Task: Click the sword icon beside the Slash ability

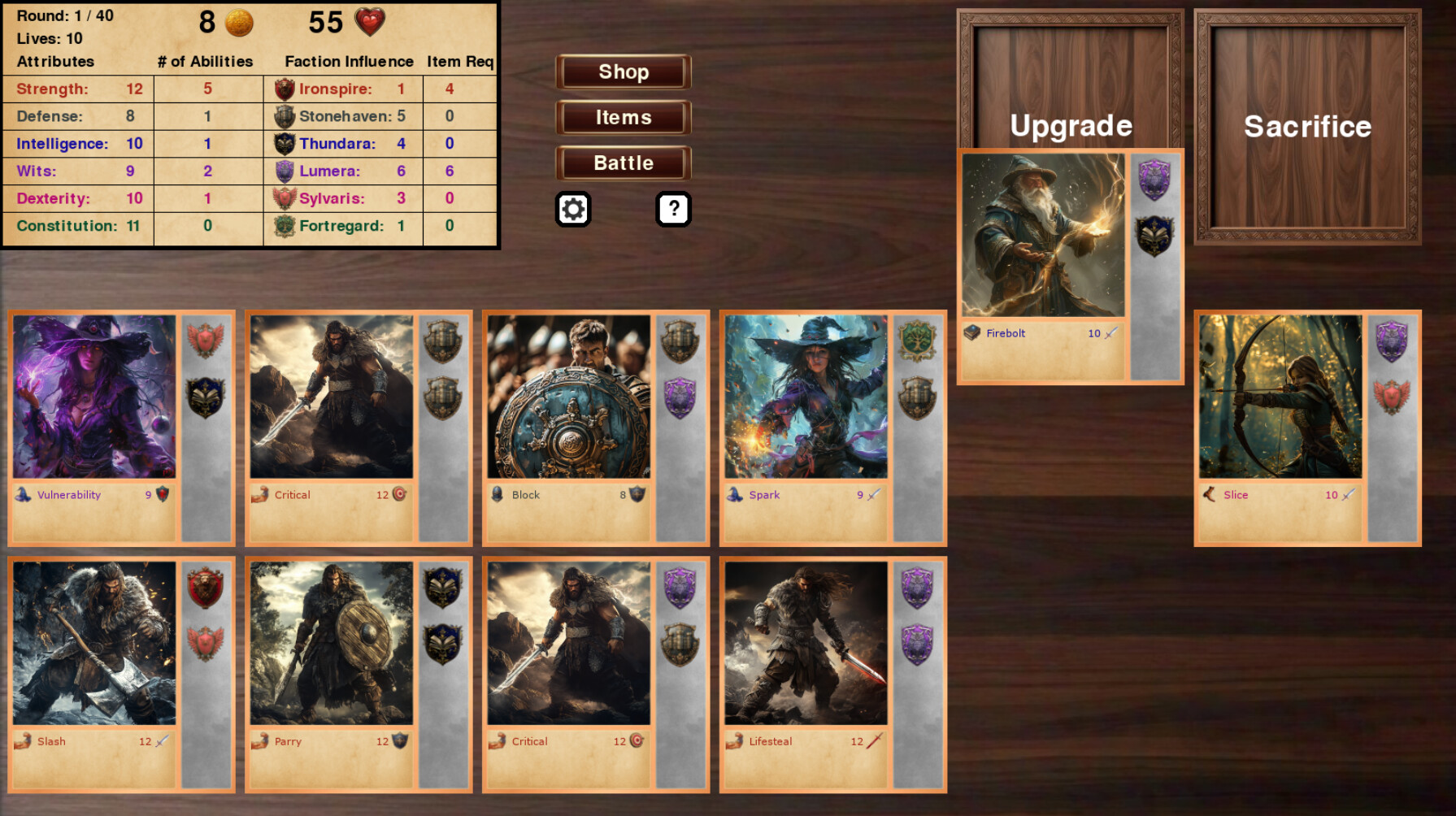Action: [161, 740]
